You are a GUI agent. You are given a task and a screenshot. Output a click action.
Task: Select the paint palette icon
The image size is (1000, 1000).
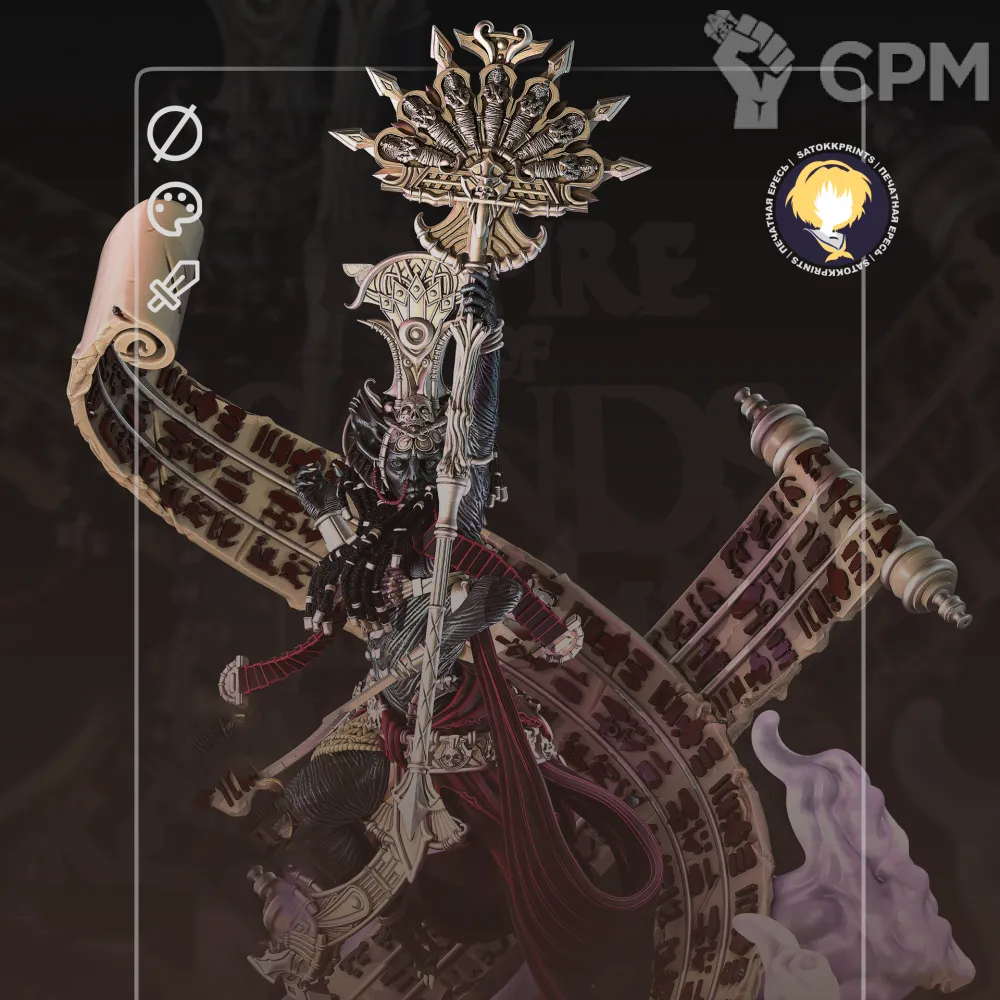(175, 211)
